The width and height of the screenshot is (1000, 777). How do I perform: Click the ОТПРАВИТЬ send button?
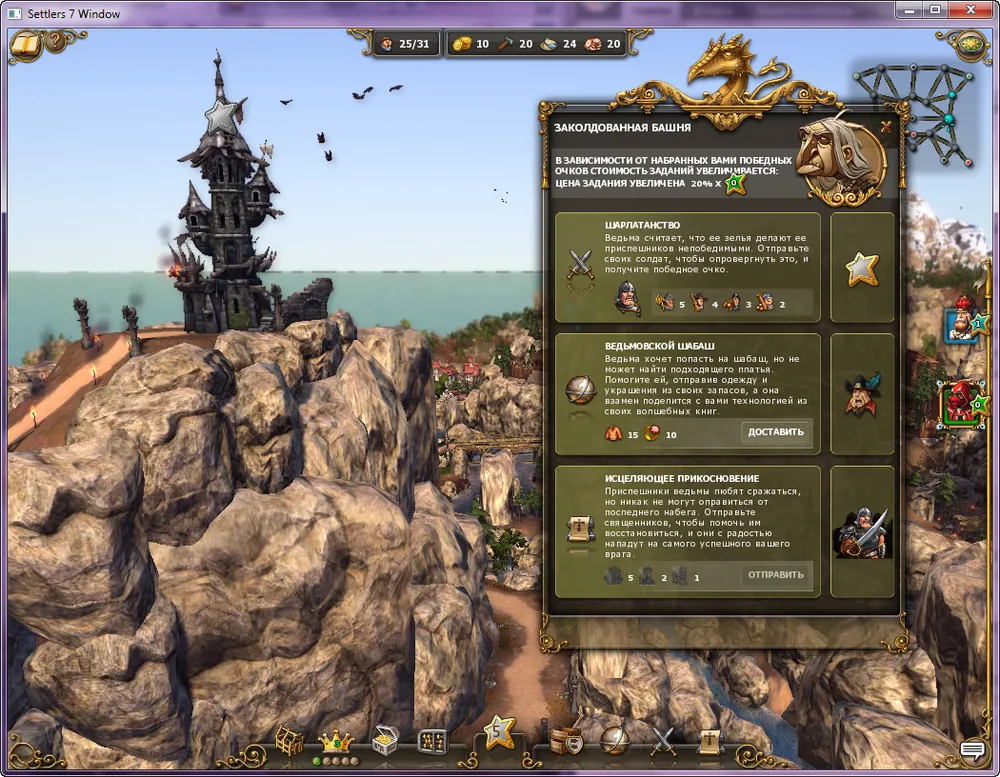(776, 575)
